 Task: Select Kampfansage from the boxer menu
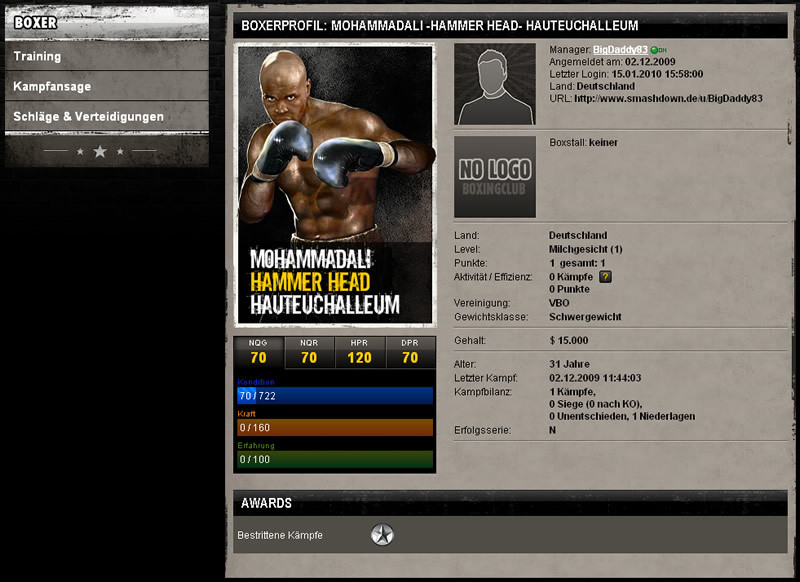tap(52, 87)
